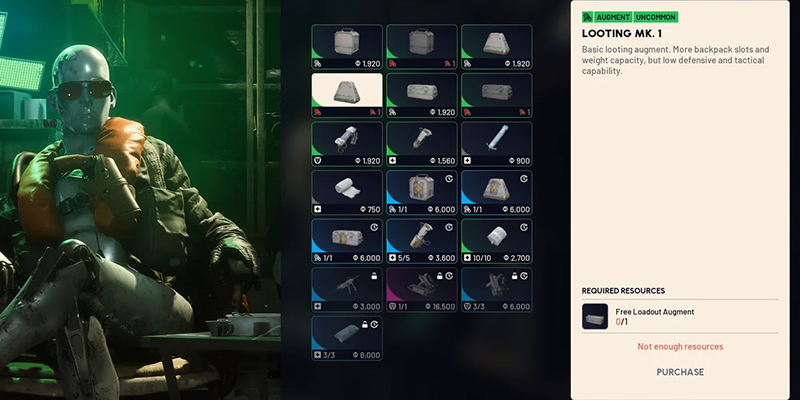Pick the blue flat-case augment costing 6,000

click(346, 239)
